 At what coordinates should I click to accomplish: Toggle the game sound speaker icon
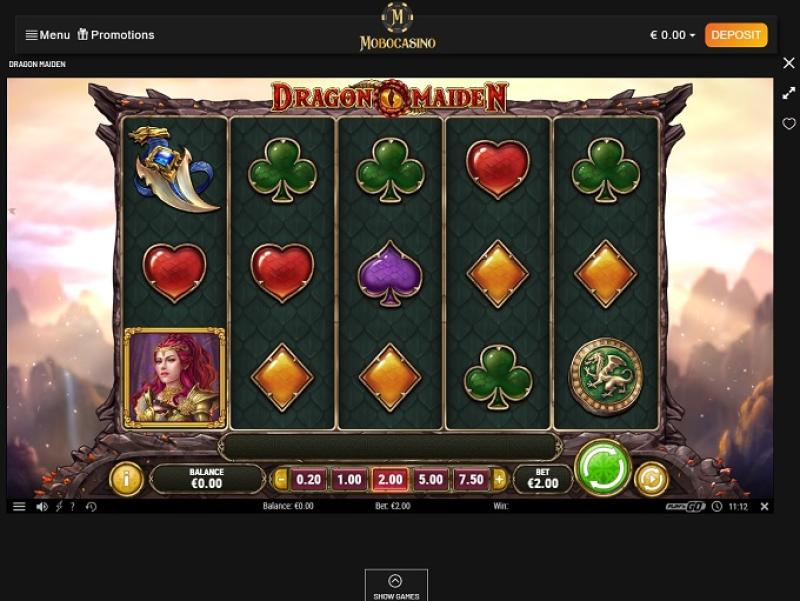42,507
